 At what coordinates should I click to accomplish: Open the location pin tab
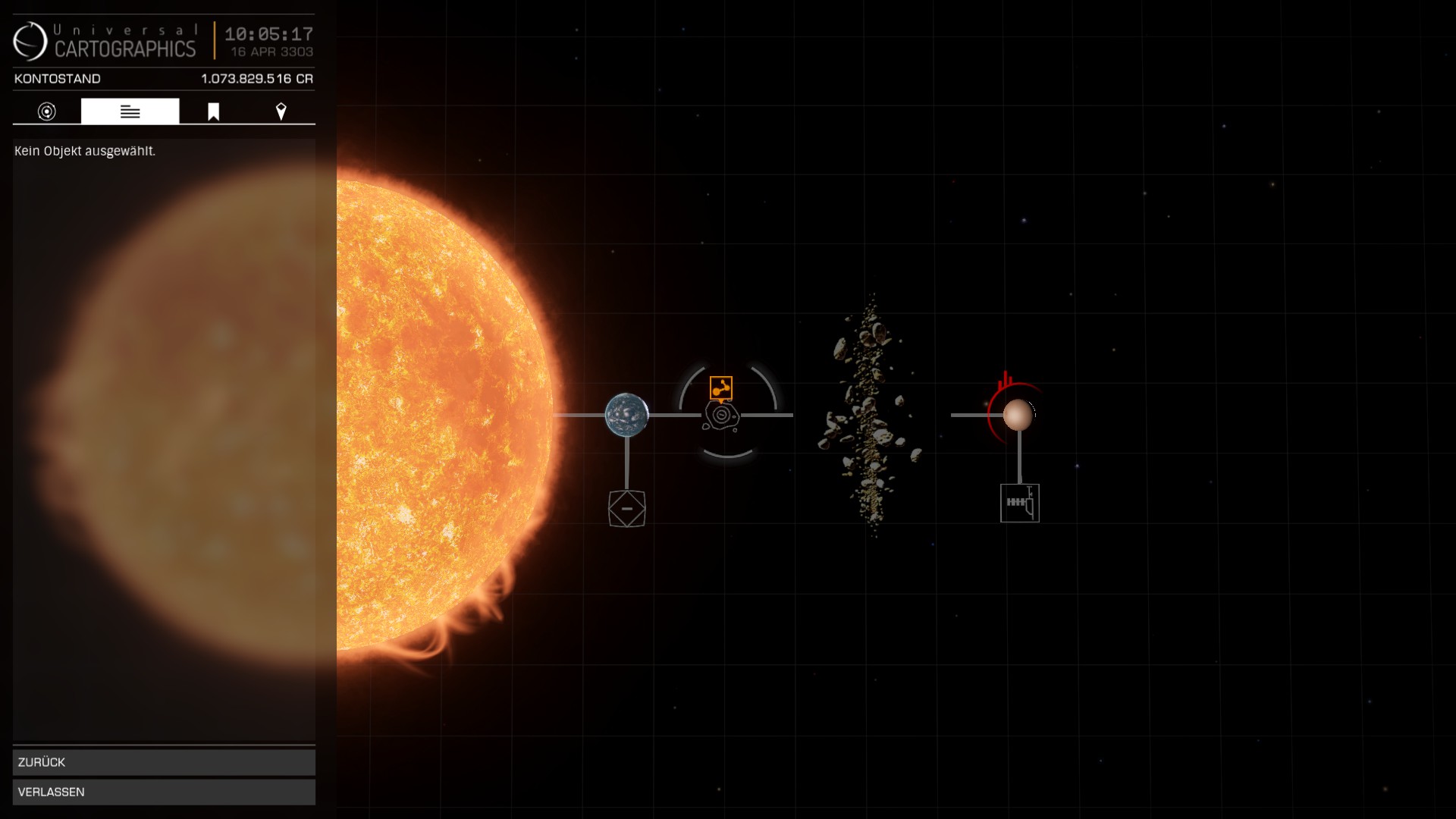[x=281, y=111]
